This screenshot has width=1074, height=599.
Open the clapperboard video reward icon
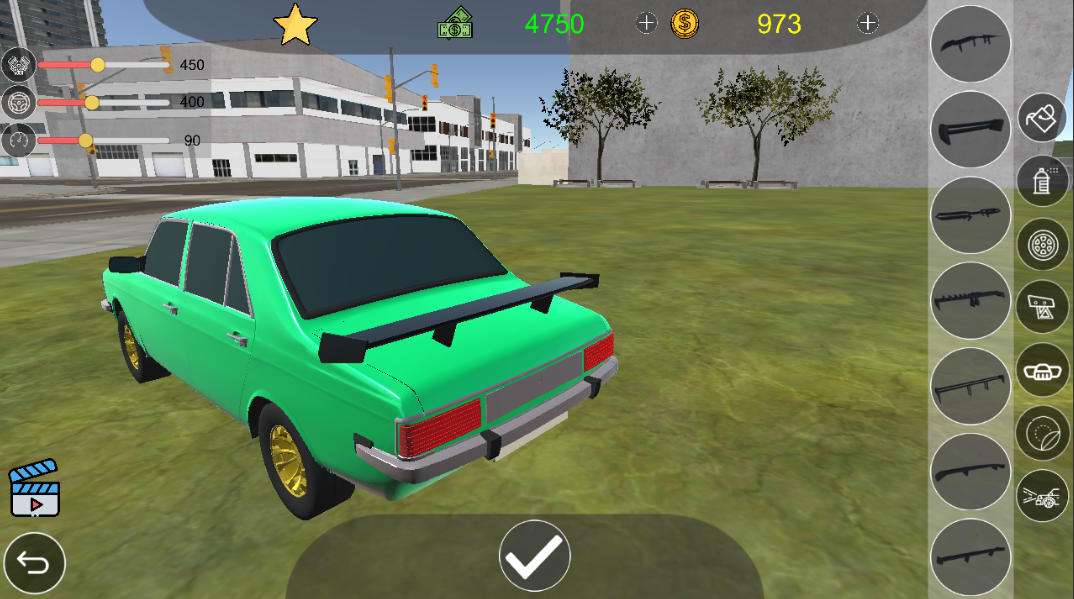35,488
